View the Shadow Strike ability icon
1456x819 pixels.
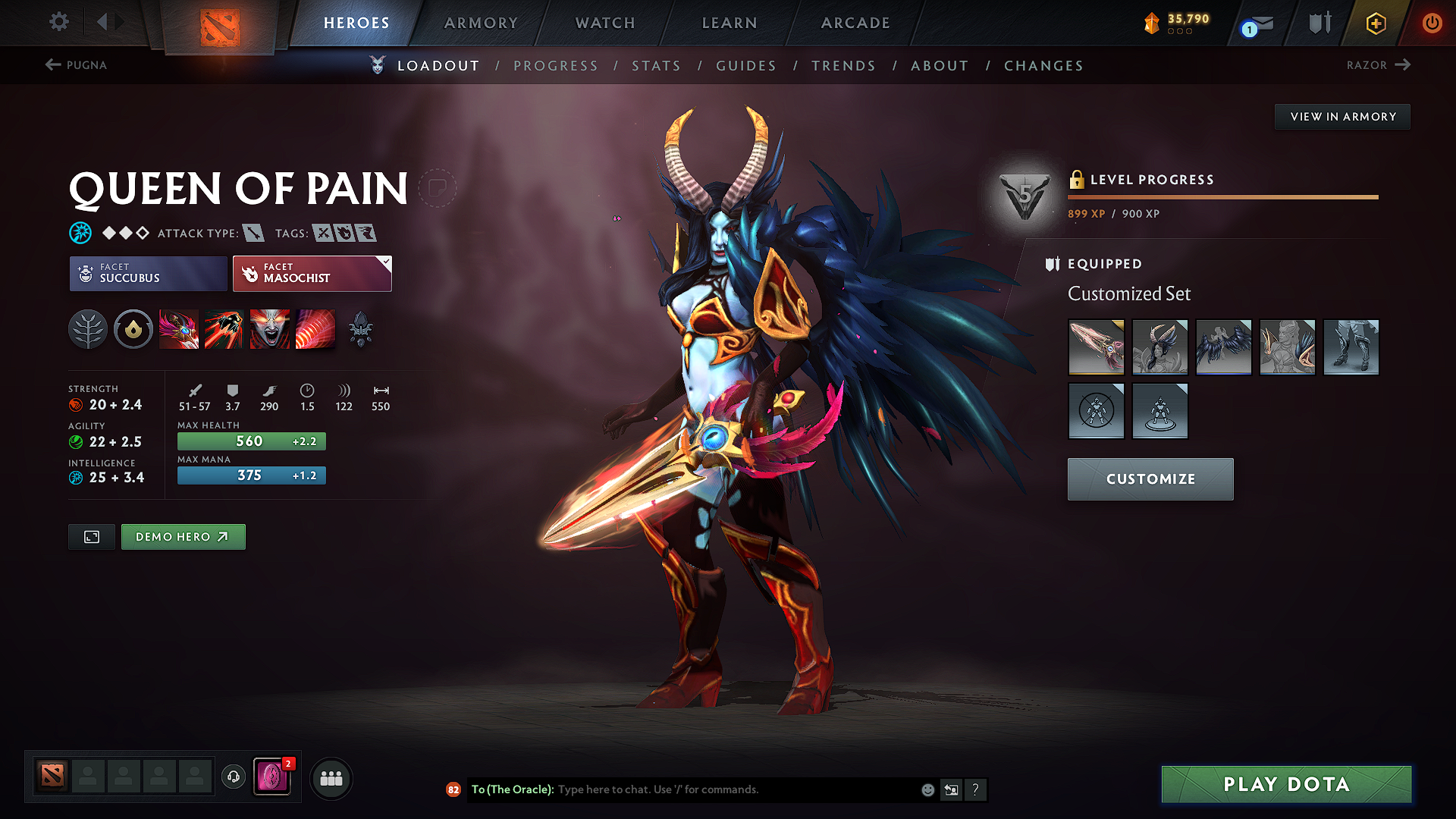[x=179, y=329]
